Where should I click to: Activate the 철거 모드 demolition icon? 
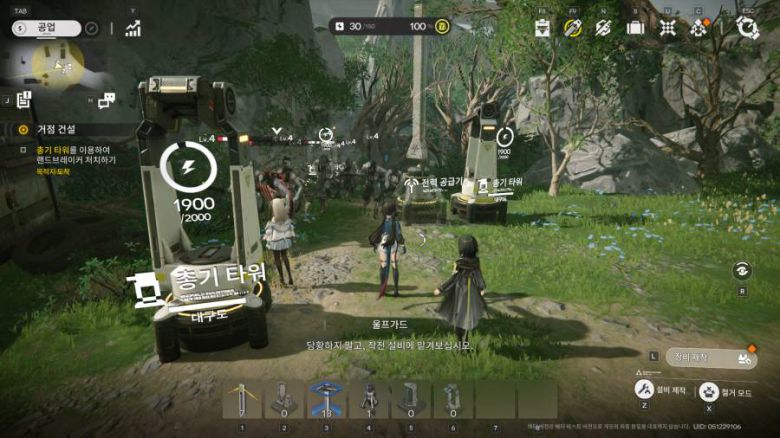coord(708,391)
